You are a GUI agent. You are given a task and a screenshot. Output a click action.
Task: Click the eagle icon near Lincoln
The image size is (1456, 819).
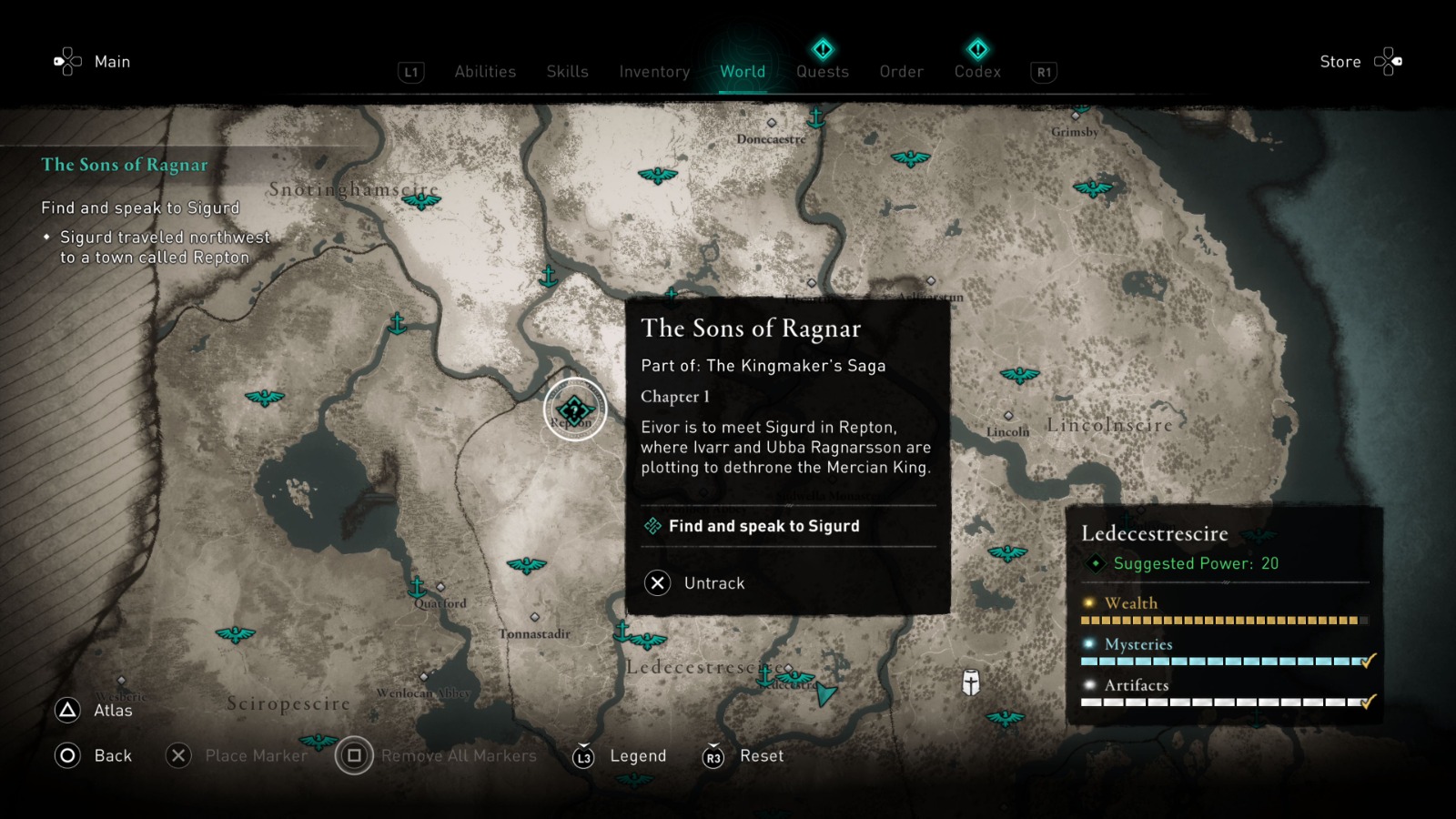pyautogui.click(x=1018, y=373)
